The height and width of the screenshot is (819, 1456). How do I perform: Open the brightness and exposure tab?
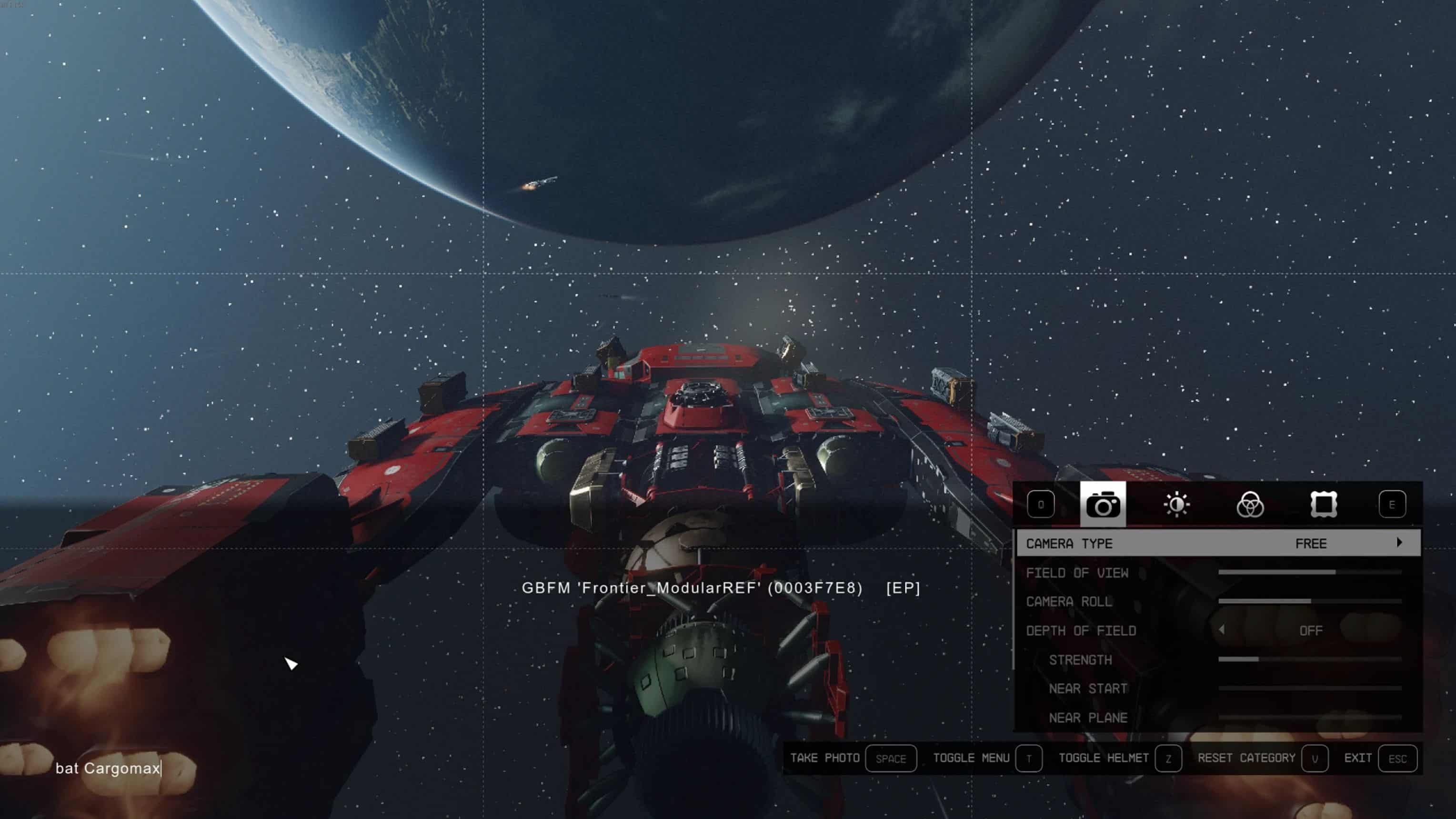(1176, 504)
